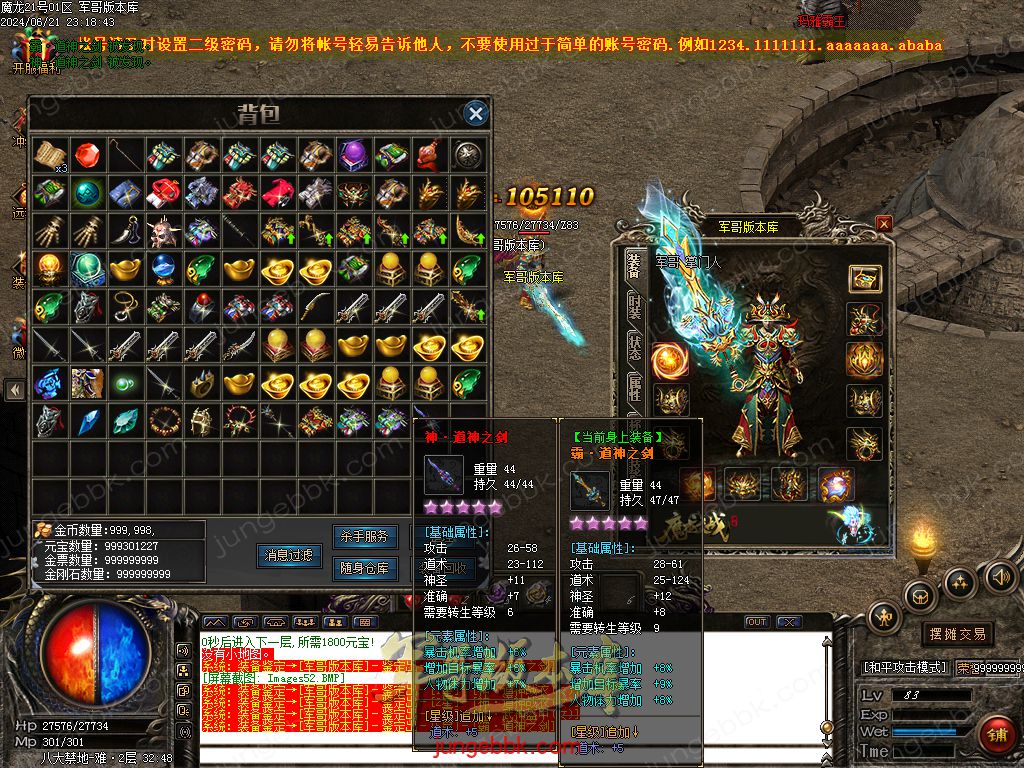
Task: Select the scroll stack with x3 count
Action: pyautogui.click(x=49, y=155)
